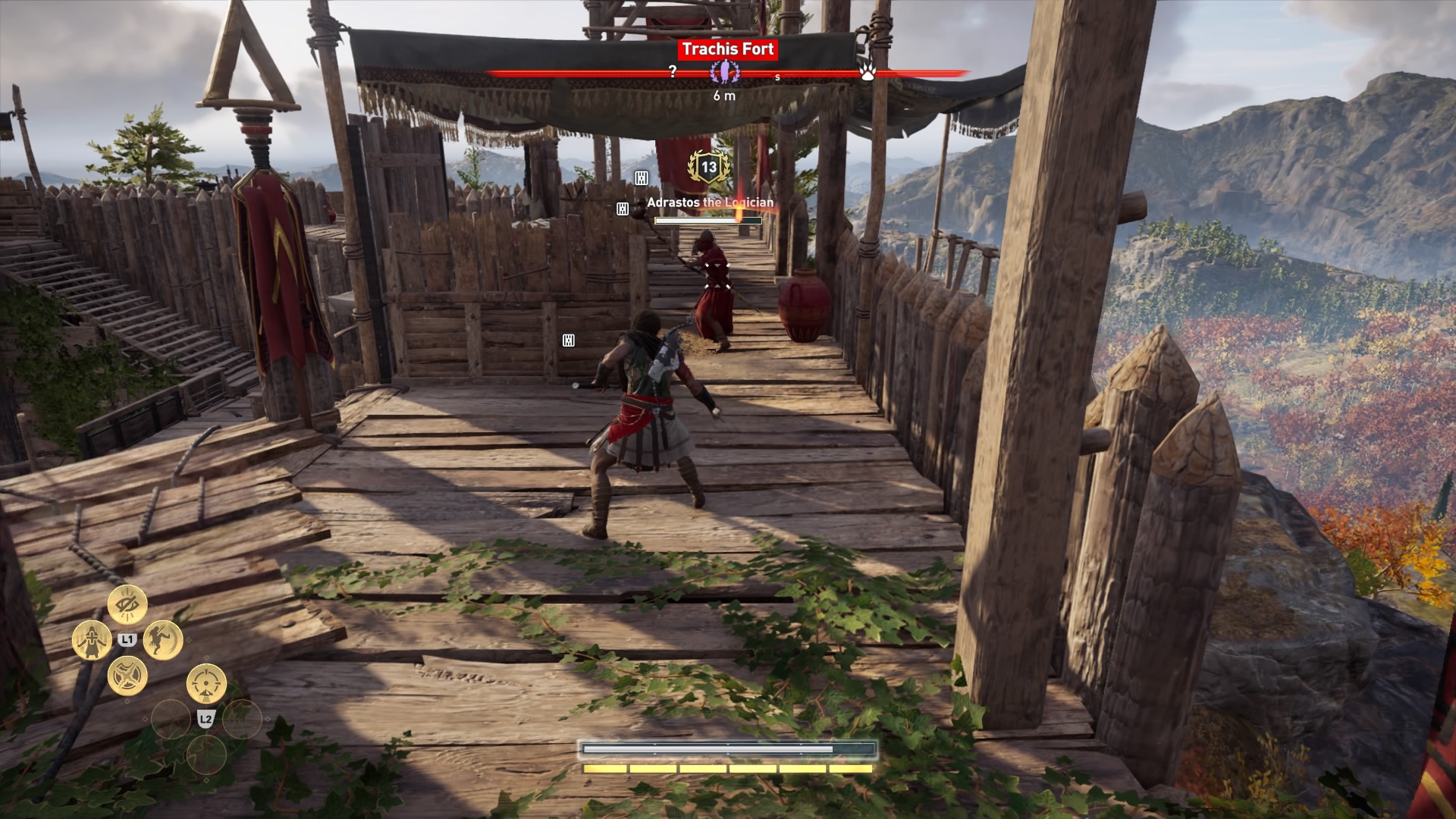The width and height of the screenshot is (1456, 819).
Task: Activate the crossed-out eye stealth ability
Action: 127,605
